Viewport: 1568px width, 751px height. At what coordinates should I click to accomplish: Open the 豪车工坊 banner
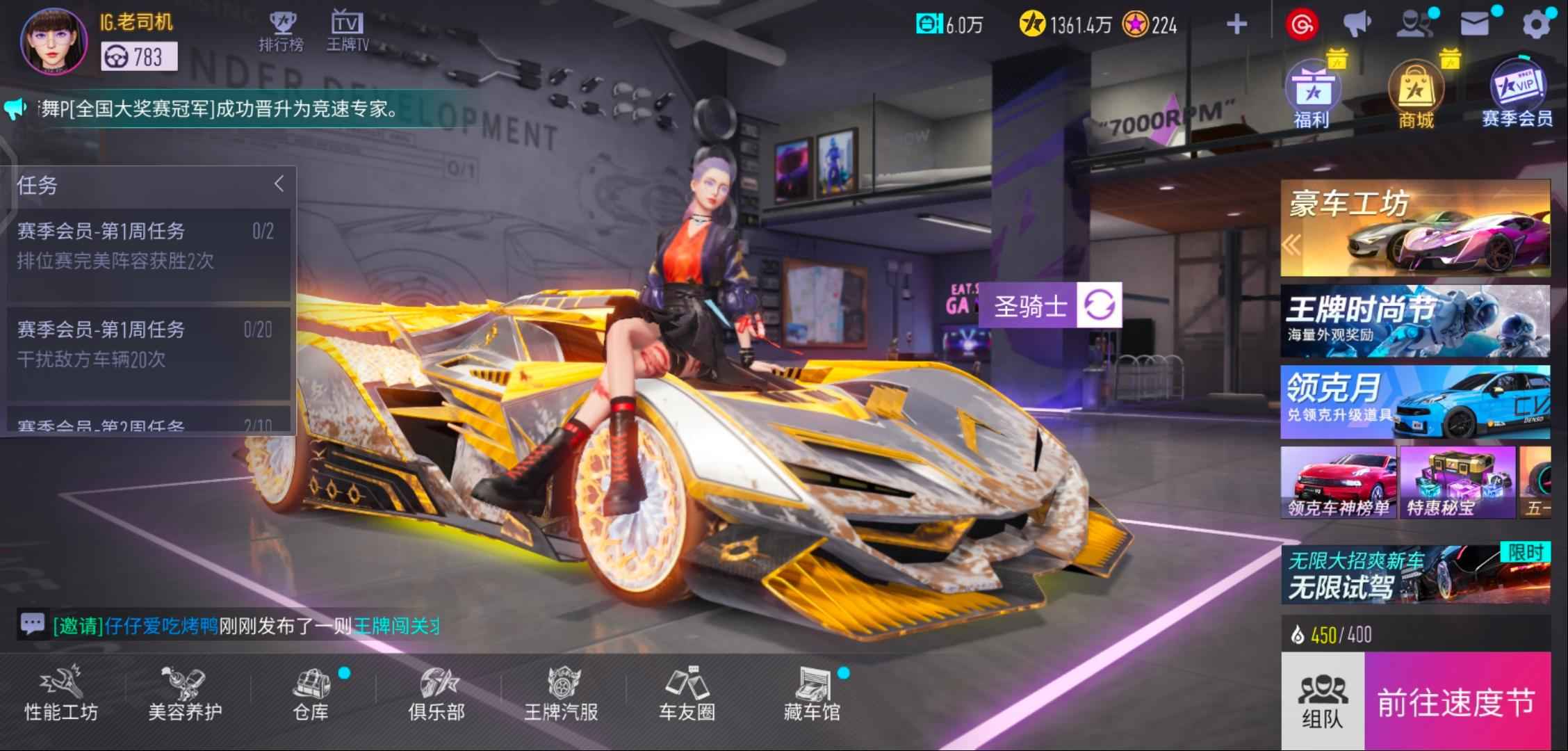pos(1415,228)
